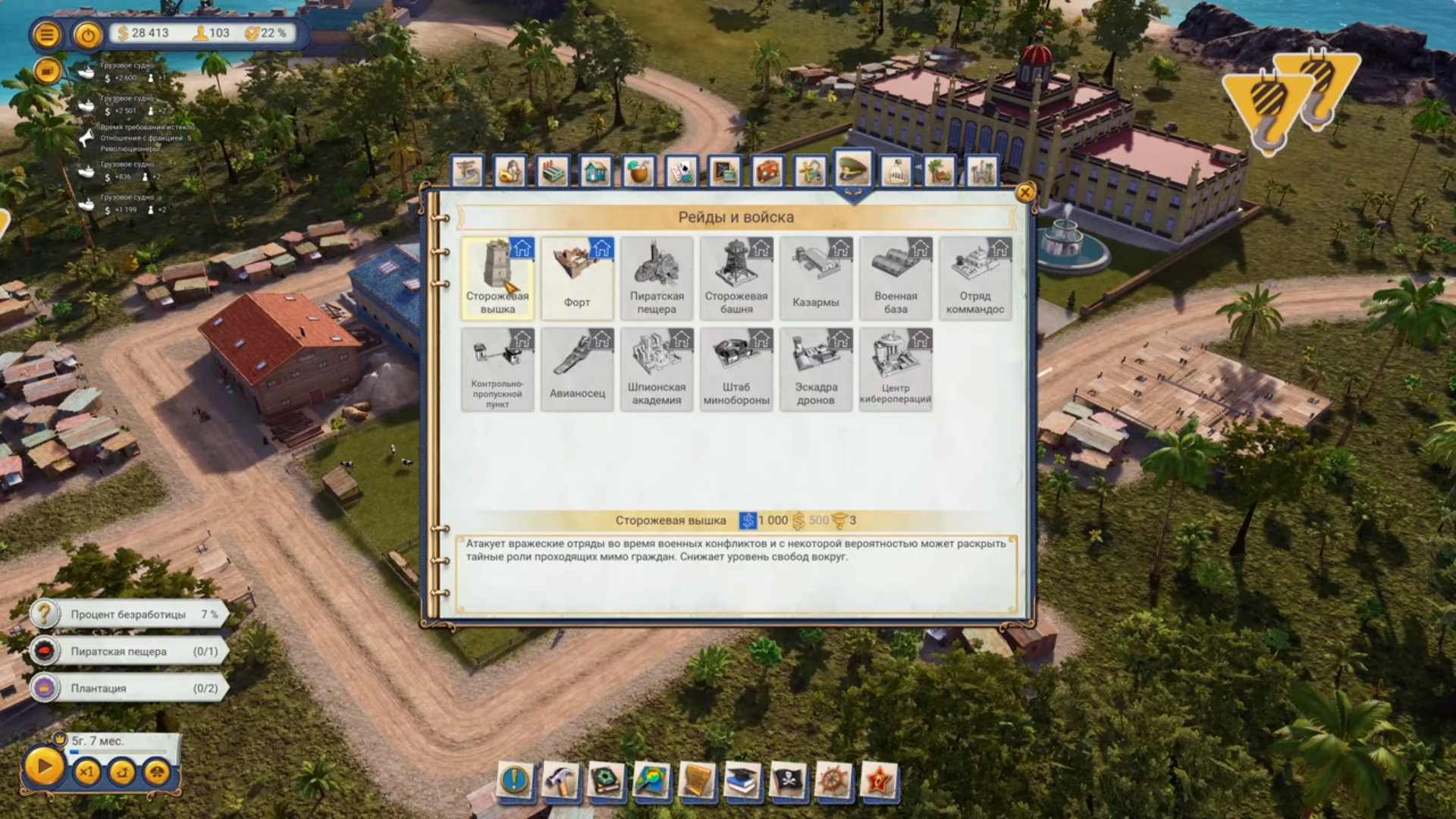1456x819 pixels.
Task: Select the Форт building tile
Action: 576,278
